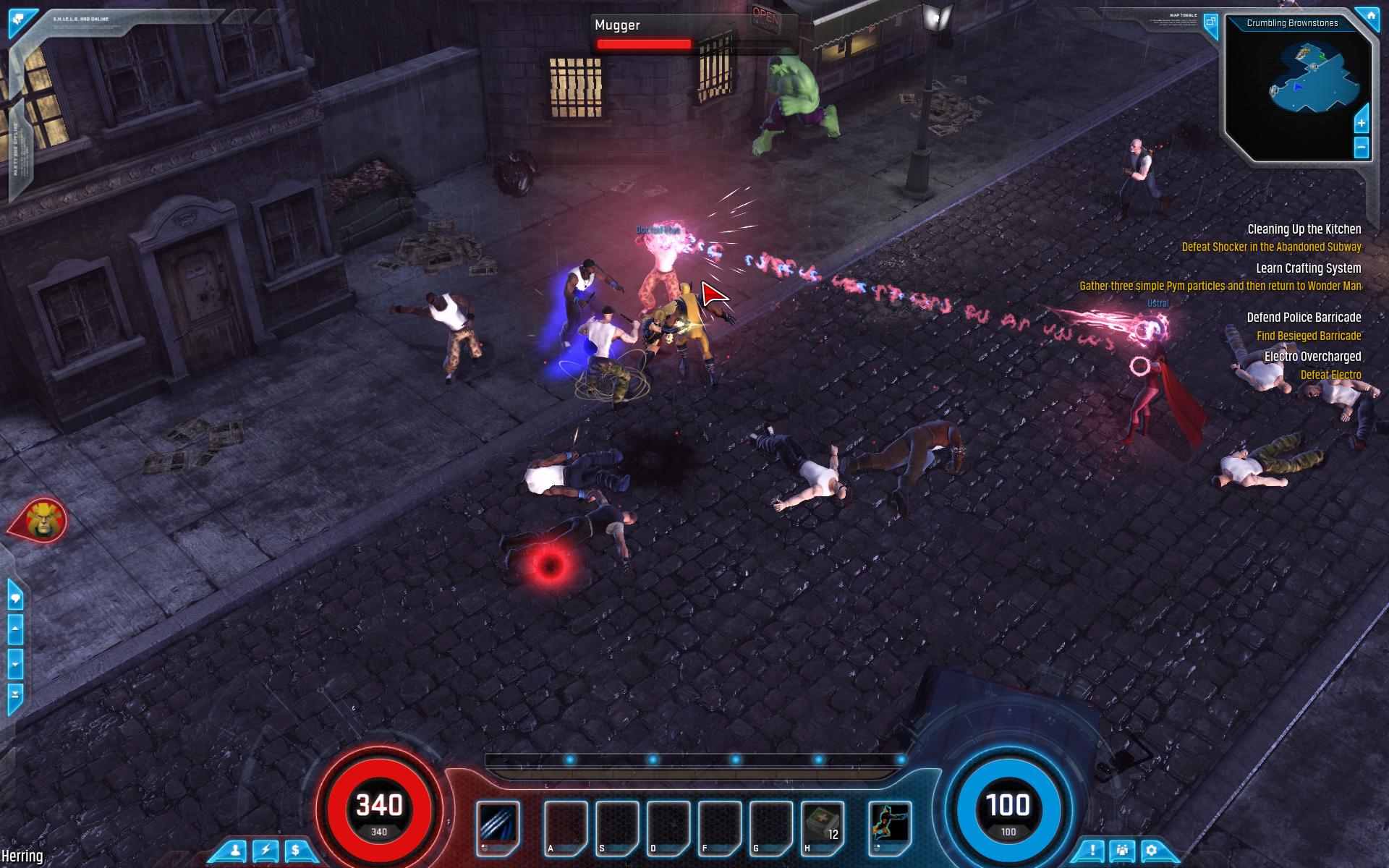The image size is (1389, 868).
Task: Activate the lunging figure ability on the right
Action: pyautogui.click(x=889, y=824)
